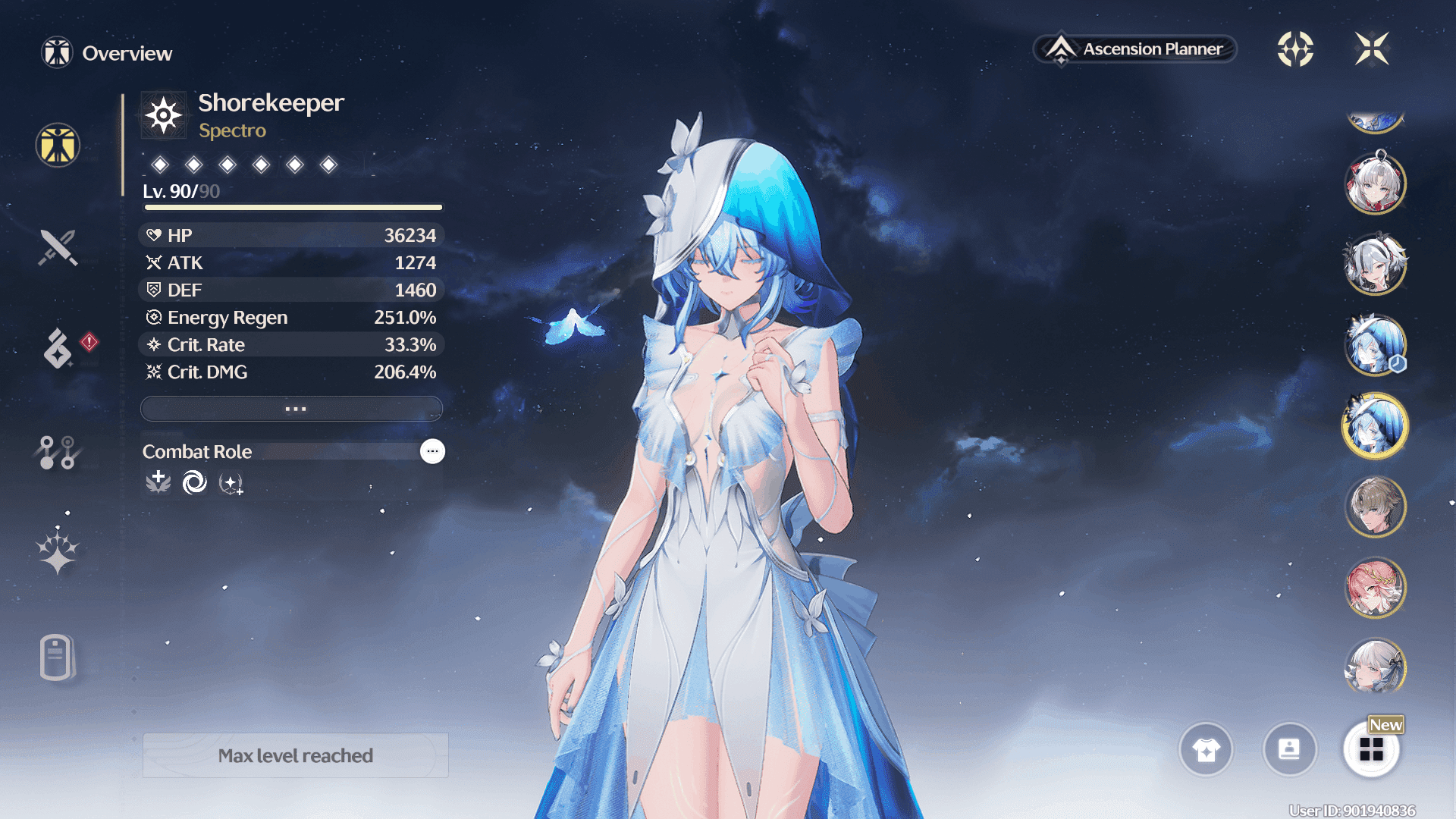Screen dimensions: 1456x819
Task: Select the blue-haired portrait with clock badge
Action: [x=1375, y=345]
